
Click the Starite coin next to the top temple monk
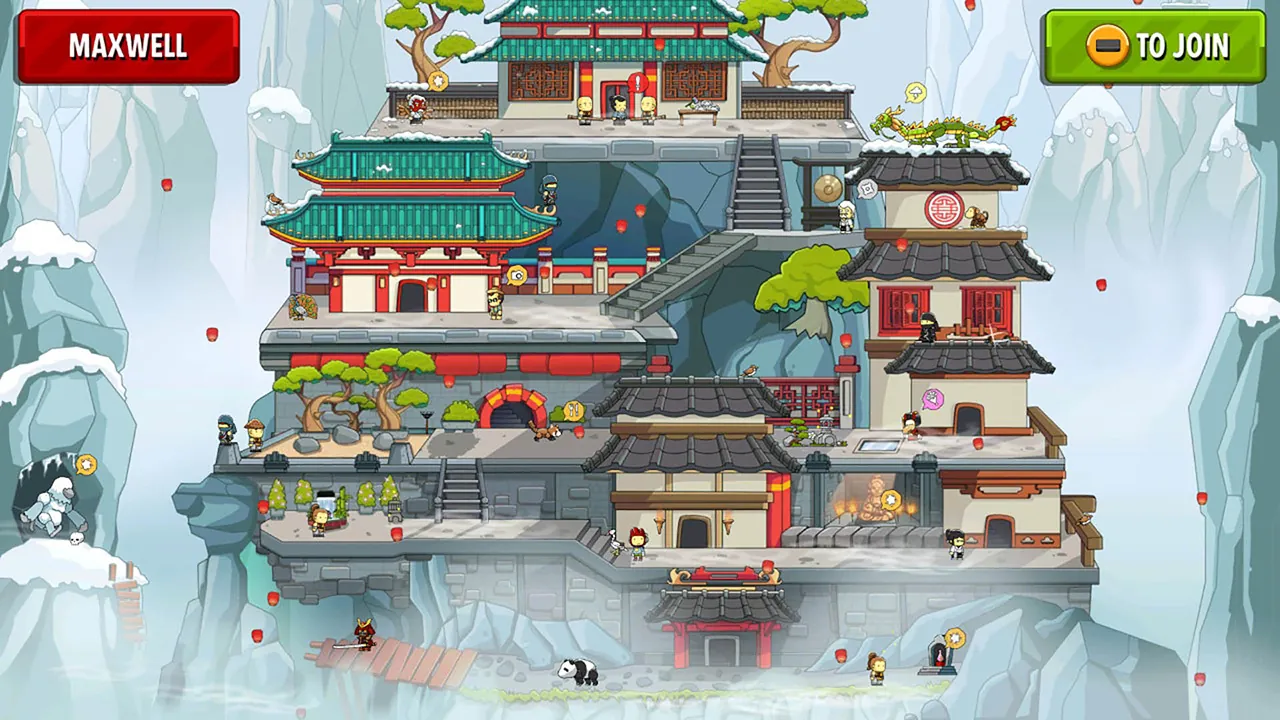coord(437,81)
